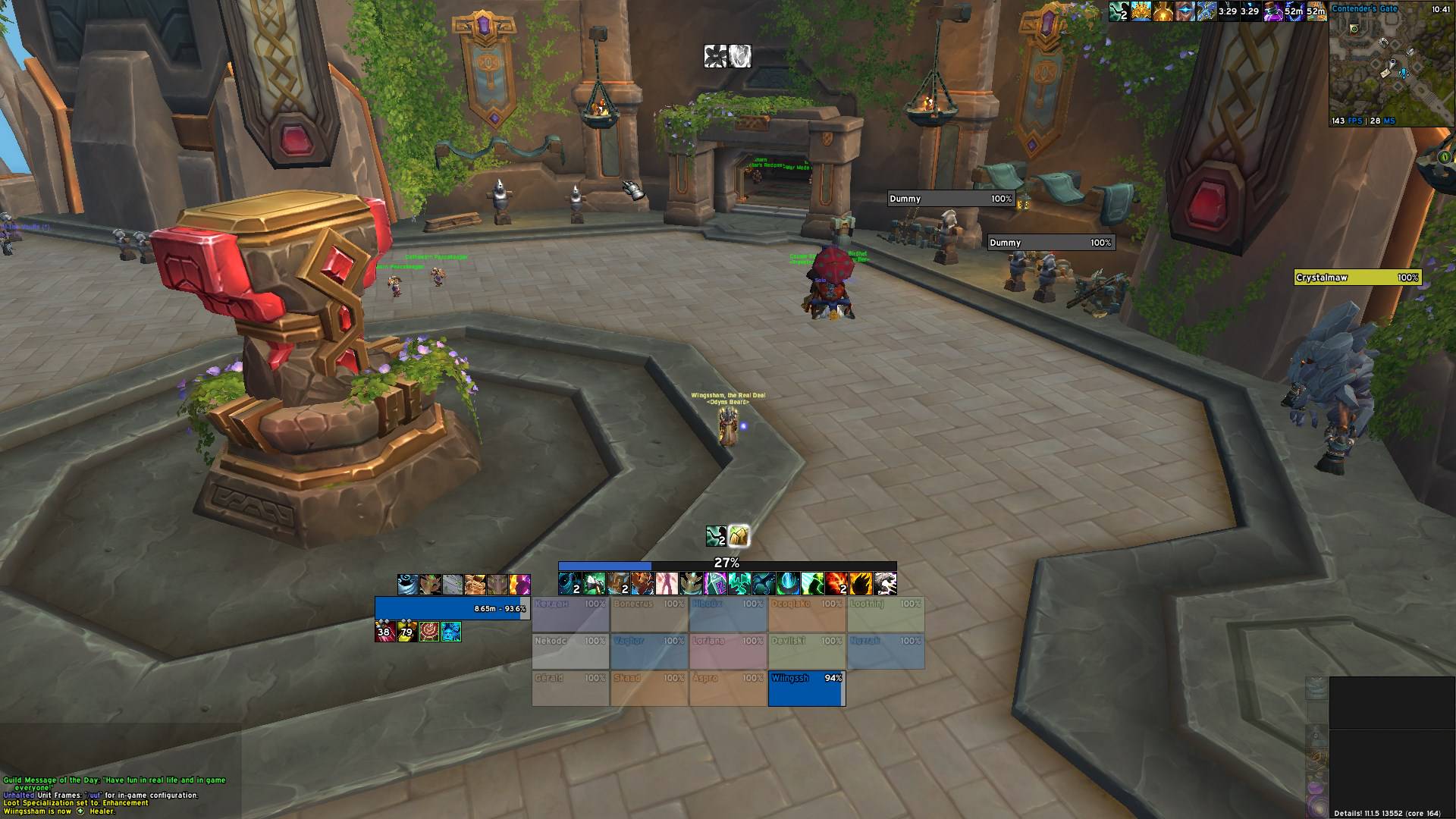Viewport: 1456px width, 819px height.
Task: Activate the red fire ability with 2 charges
Action: [837, 584]
